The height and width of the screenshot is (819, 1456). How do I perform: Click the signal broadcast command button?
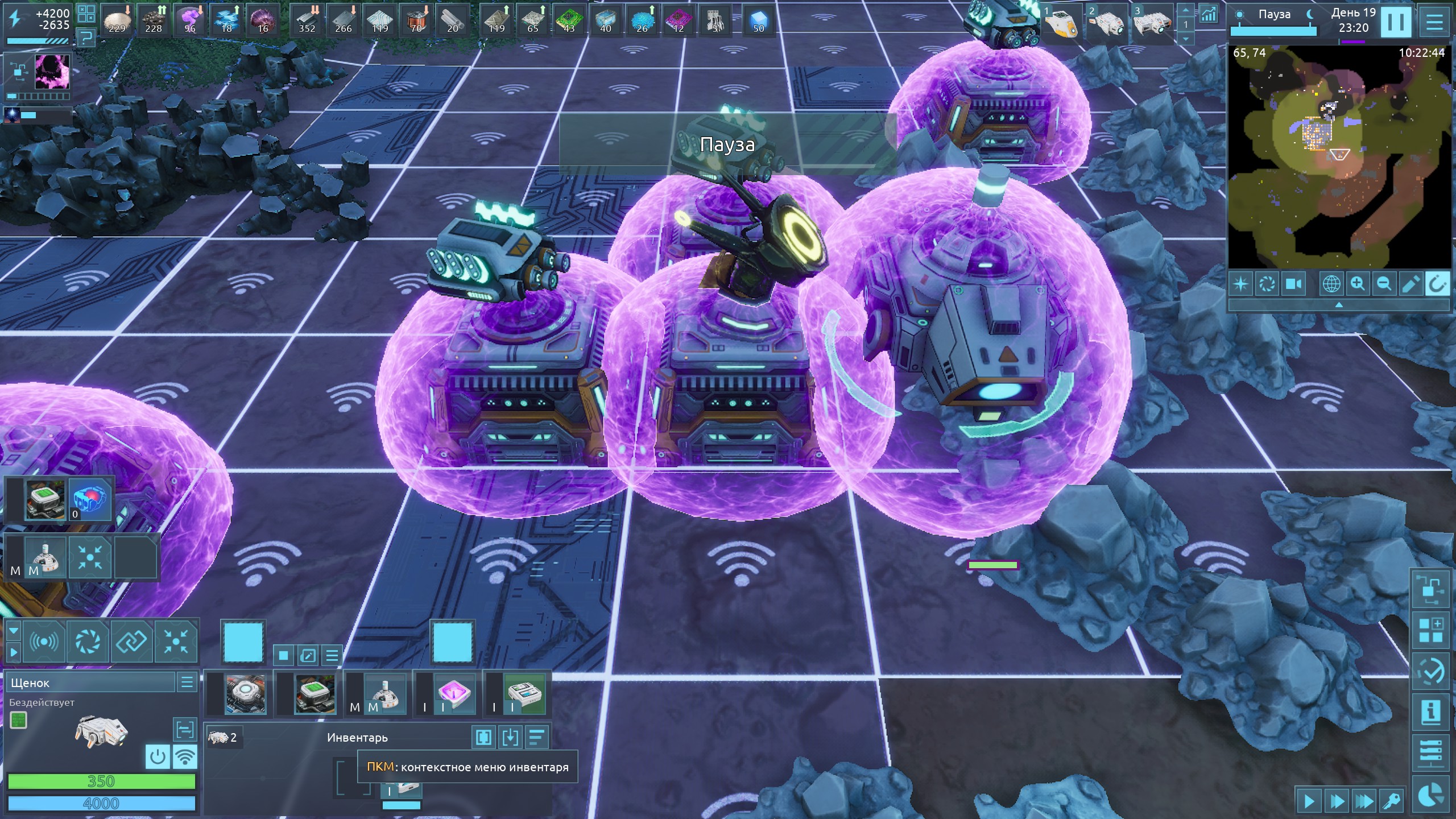44,642
